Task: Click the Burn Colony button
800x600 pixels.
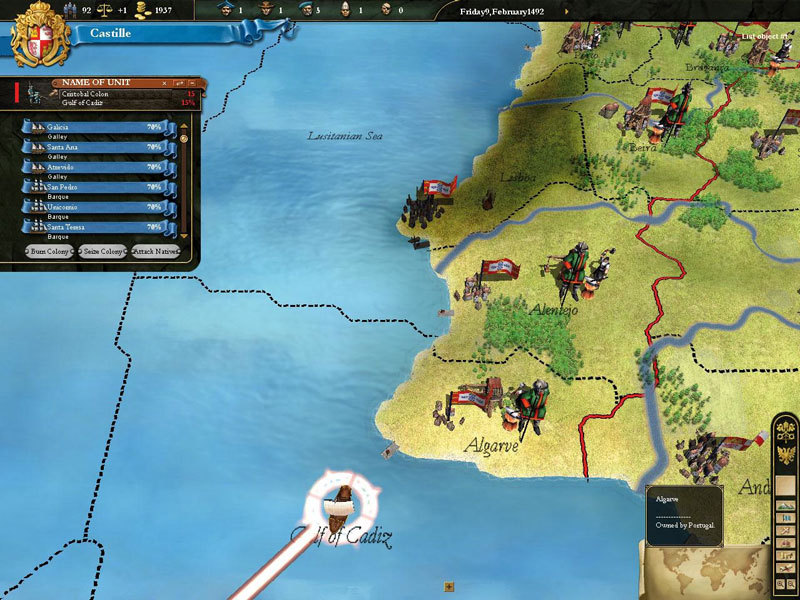Action: pos(50,251)
